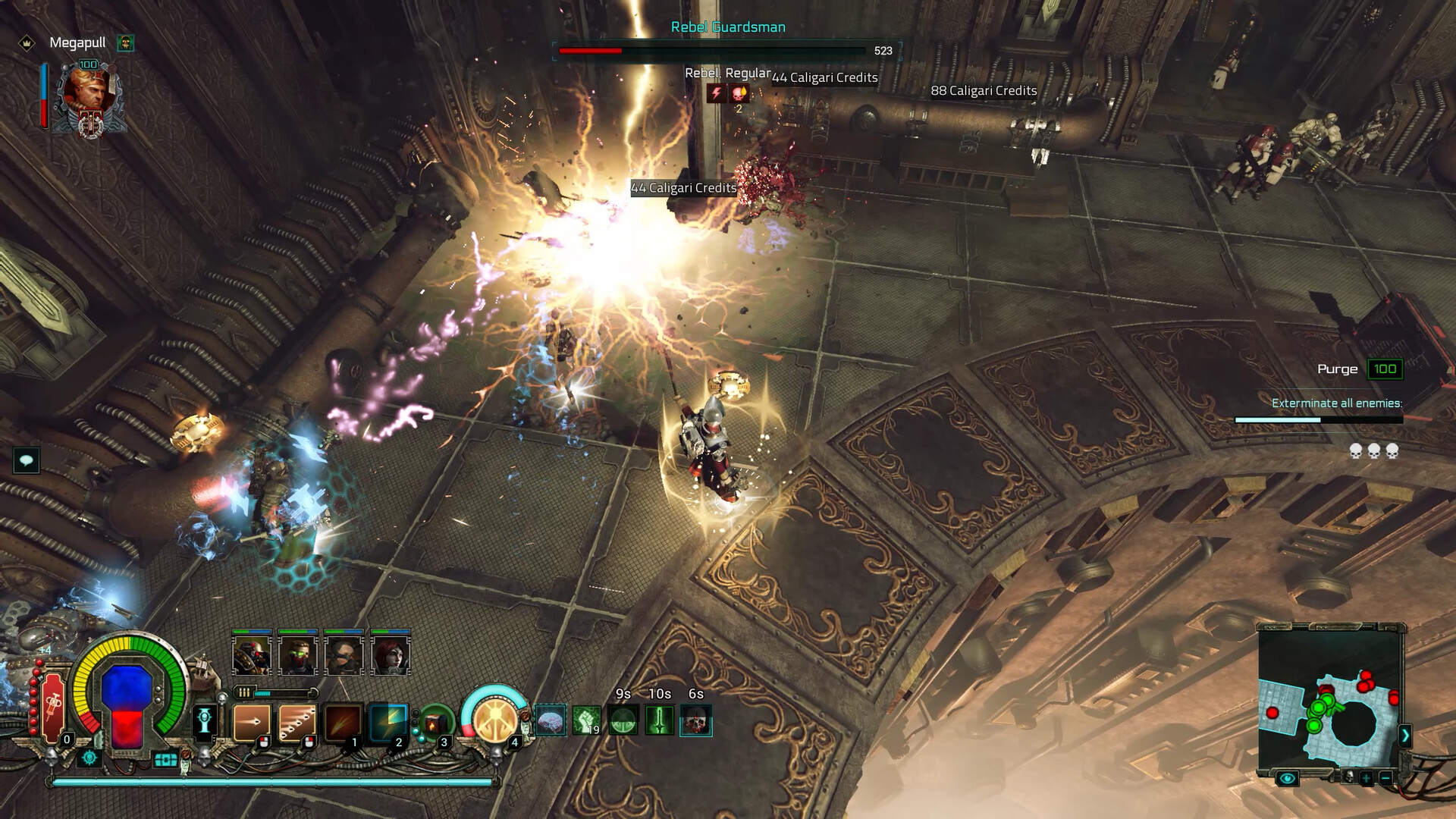Trigger the fiery slash skill in slot 1
1456x819 pixels.
[x=343, y=722]
